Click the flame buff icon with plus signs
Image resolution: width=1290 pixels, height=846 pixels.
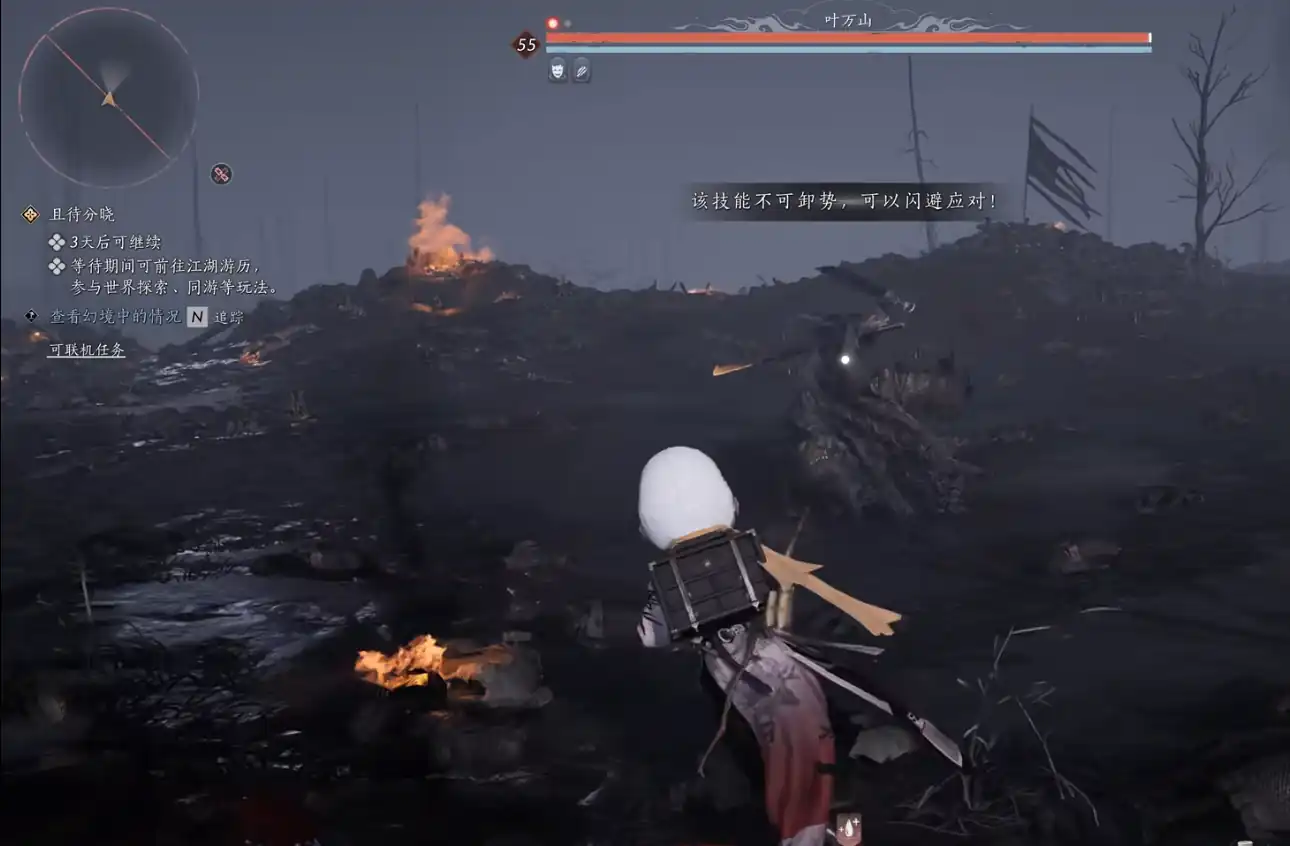(848, 828)
